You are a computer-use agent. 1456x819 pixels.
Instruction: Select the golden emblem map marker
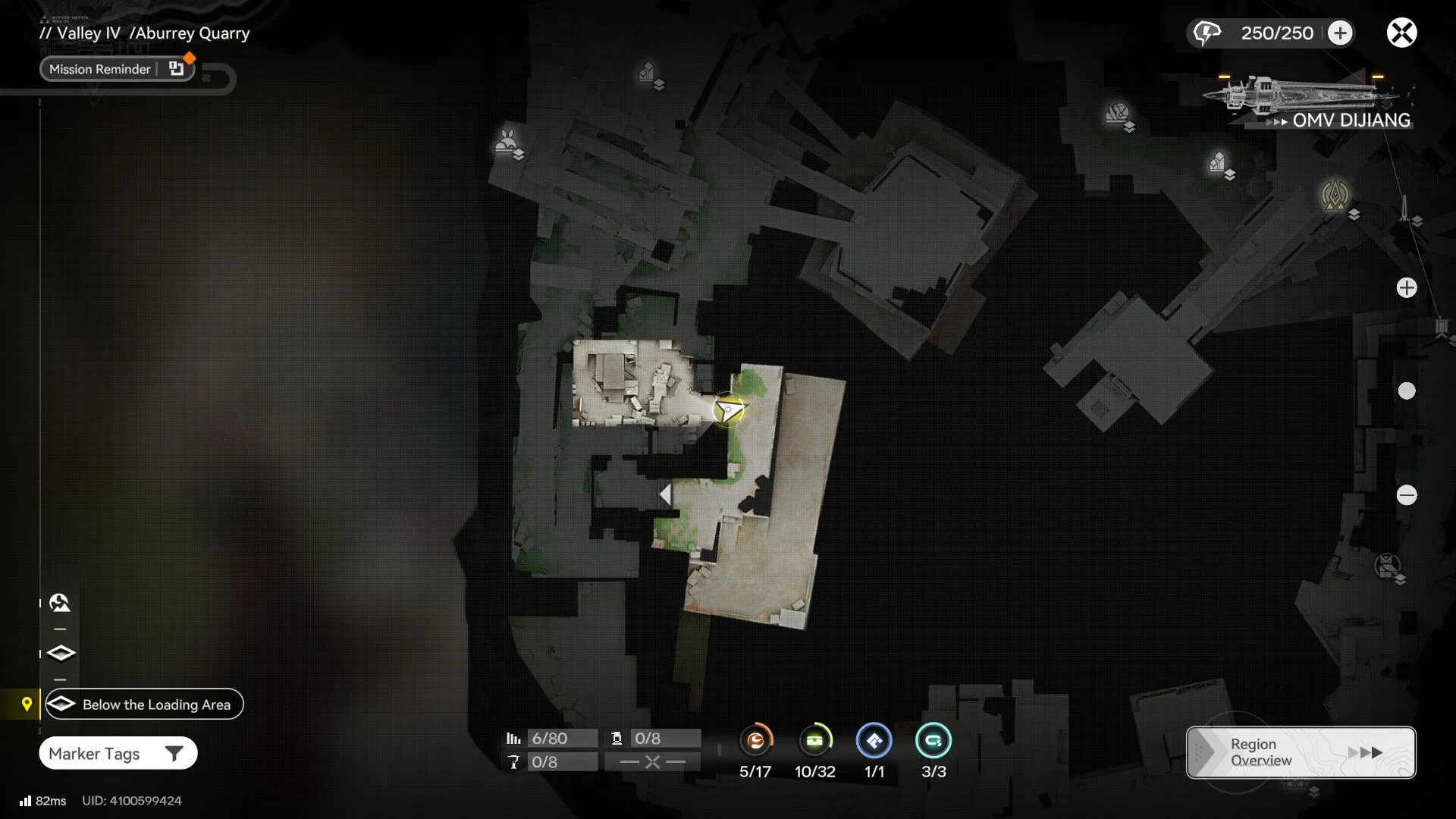pyautogui.click(x=1335, y=194)
